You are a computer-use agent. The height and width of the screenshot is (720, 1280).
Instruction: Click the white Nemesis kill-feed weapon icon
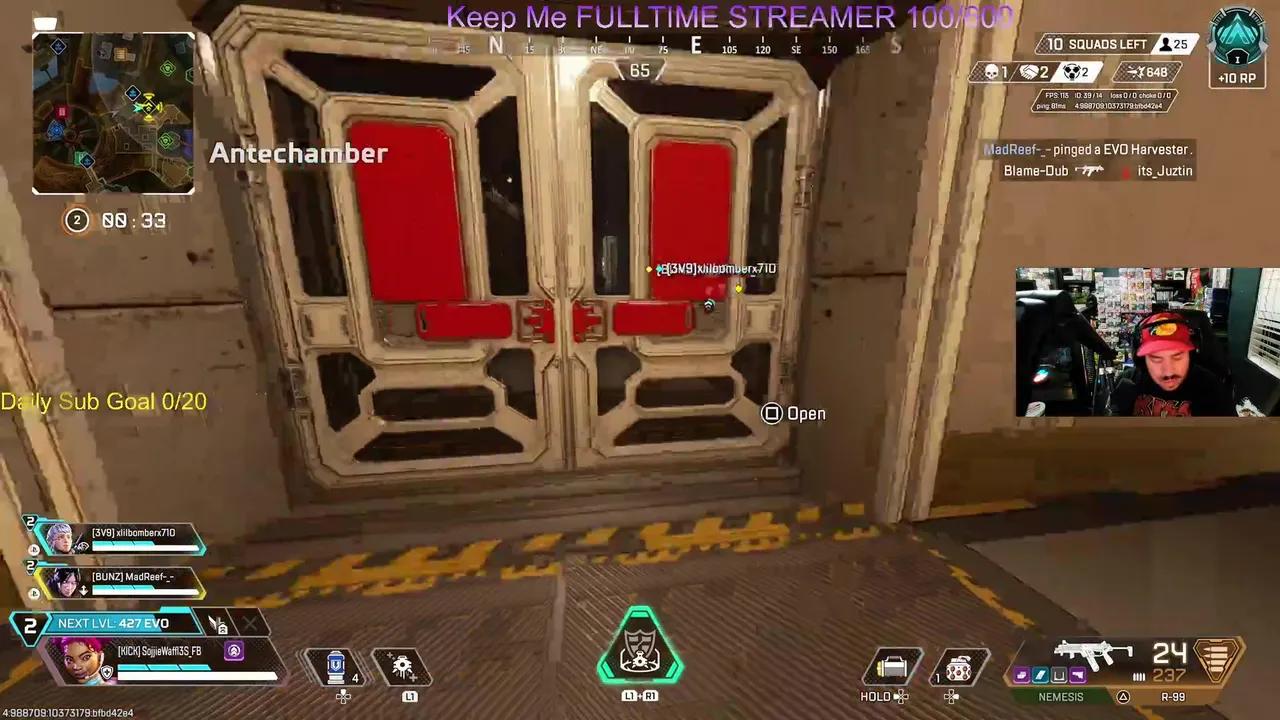click(1086, 170)
